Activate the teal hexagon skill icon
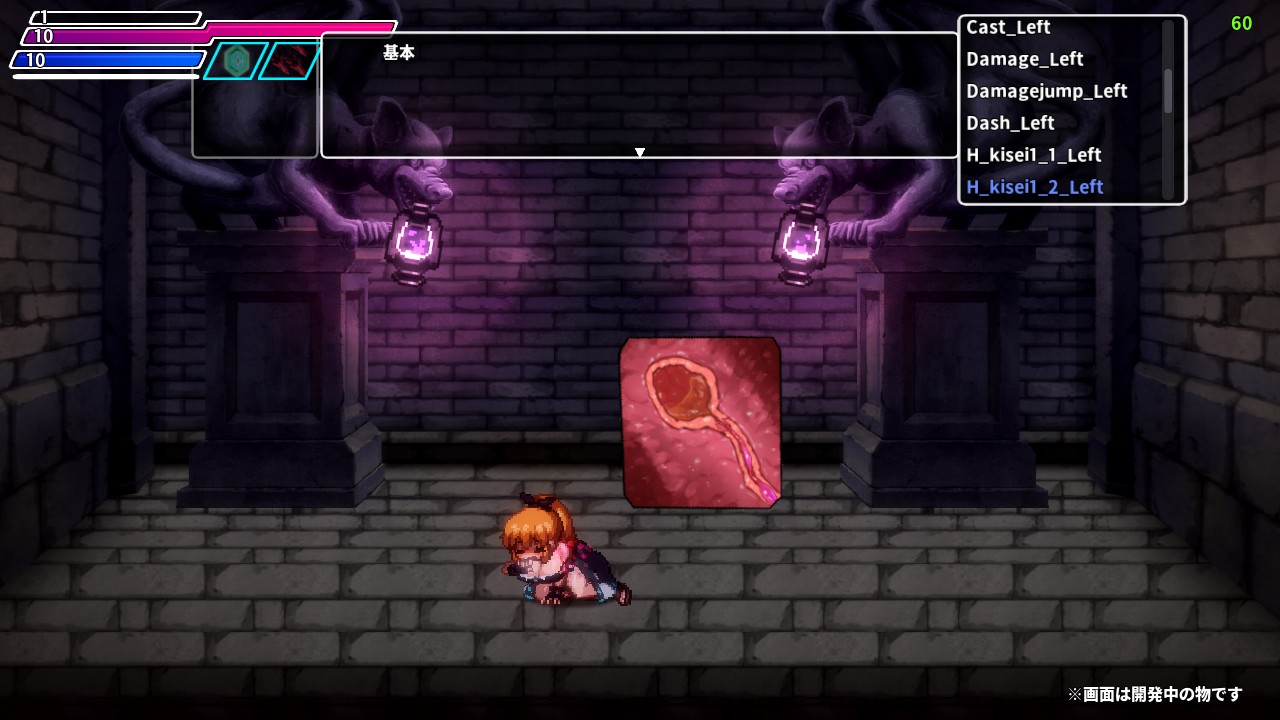This screenshot has width=1280, height=720. coord(237,60)
